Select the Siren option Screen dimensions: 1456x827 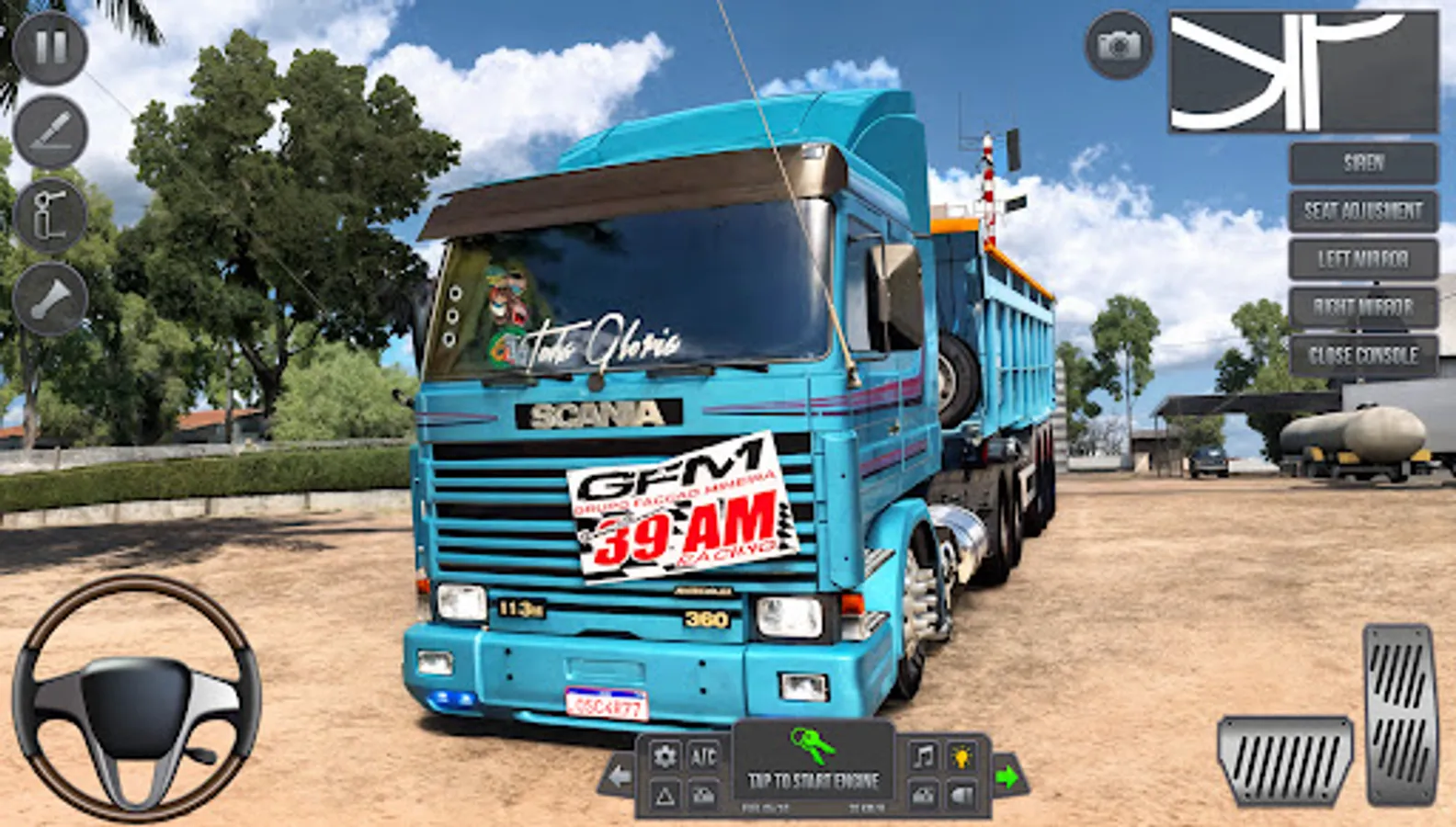tap(1364, 165)
